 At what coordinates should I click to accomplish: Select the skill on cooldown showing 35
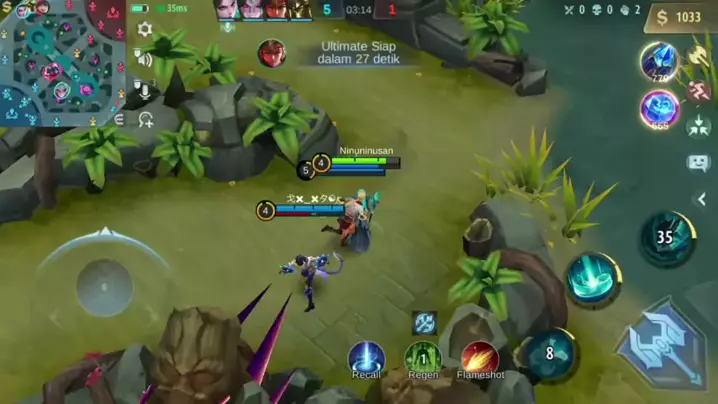[x=666, y=238]
